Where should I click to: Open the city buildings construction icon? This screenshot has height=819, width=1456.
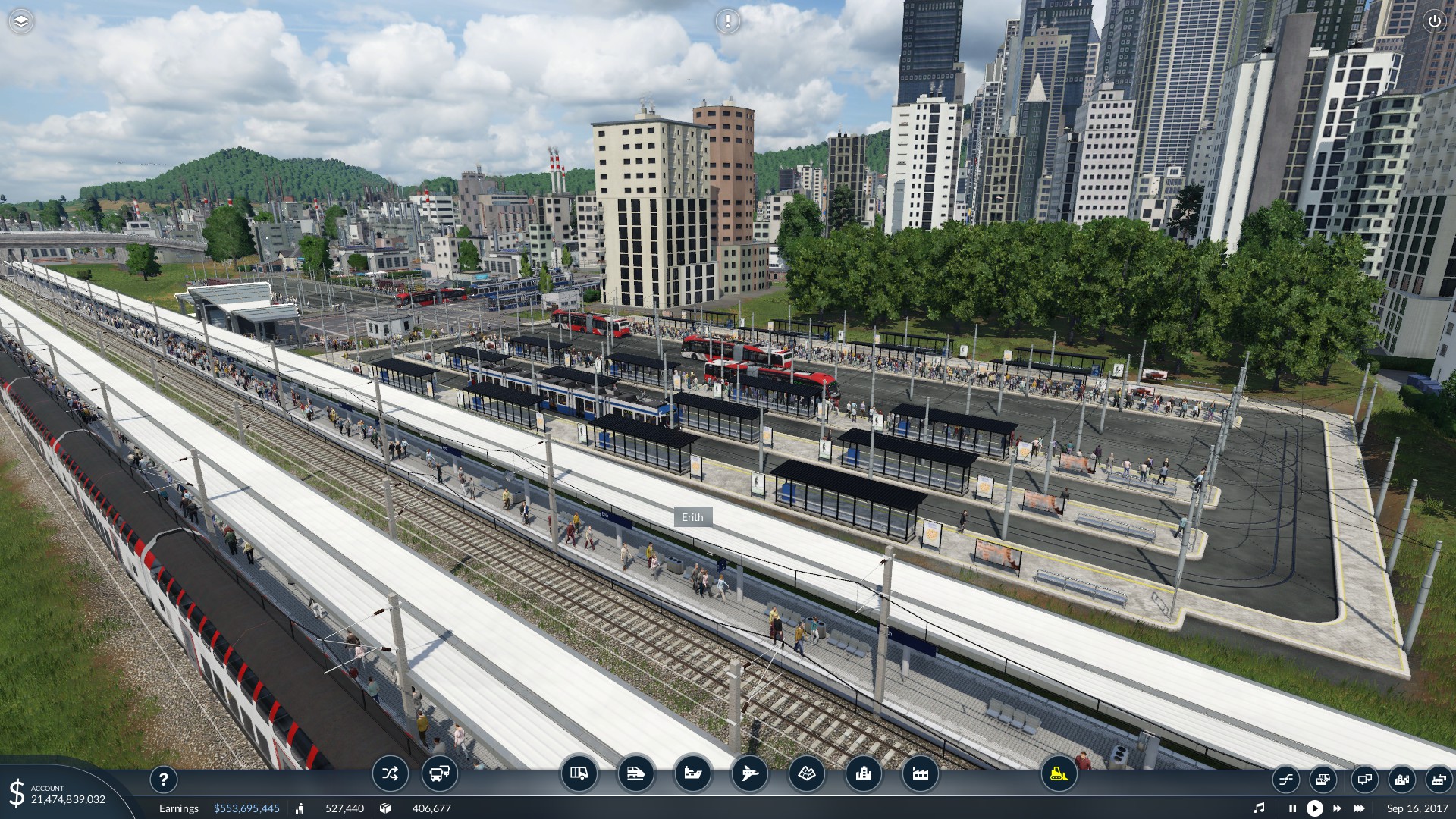pyautogui.click(x=863, y=774)
